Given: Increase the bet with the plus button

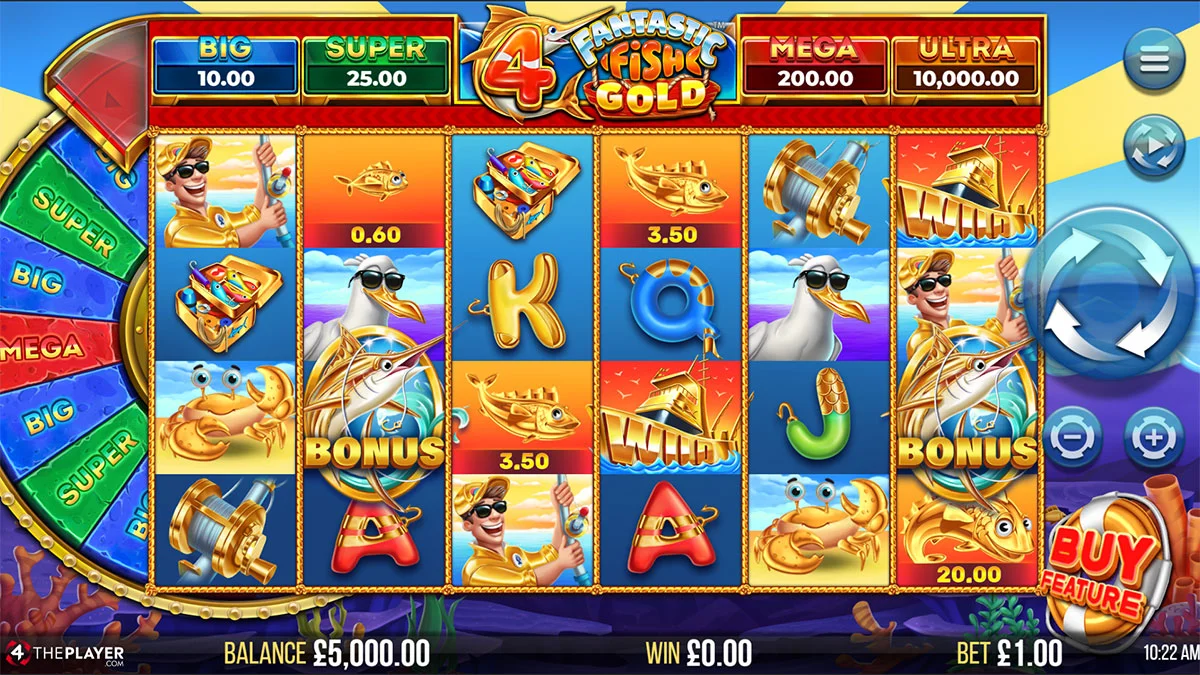Looking at the screenshot, I should (x=1154, y=438).
